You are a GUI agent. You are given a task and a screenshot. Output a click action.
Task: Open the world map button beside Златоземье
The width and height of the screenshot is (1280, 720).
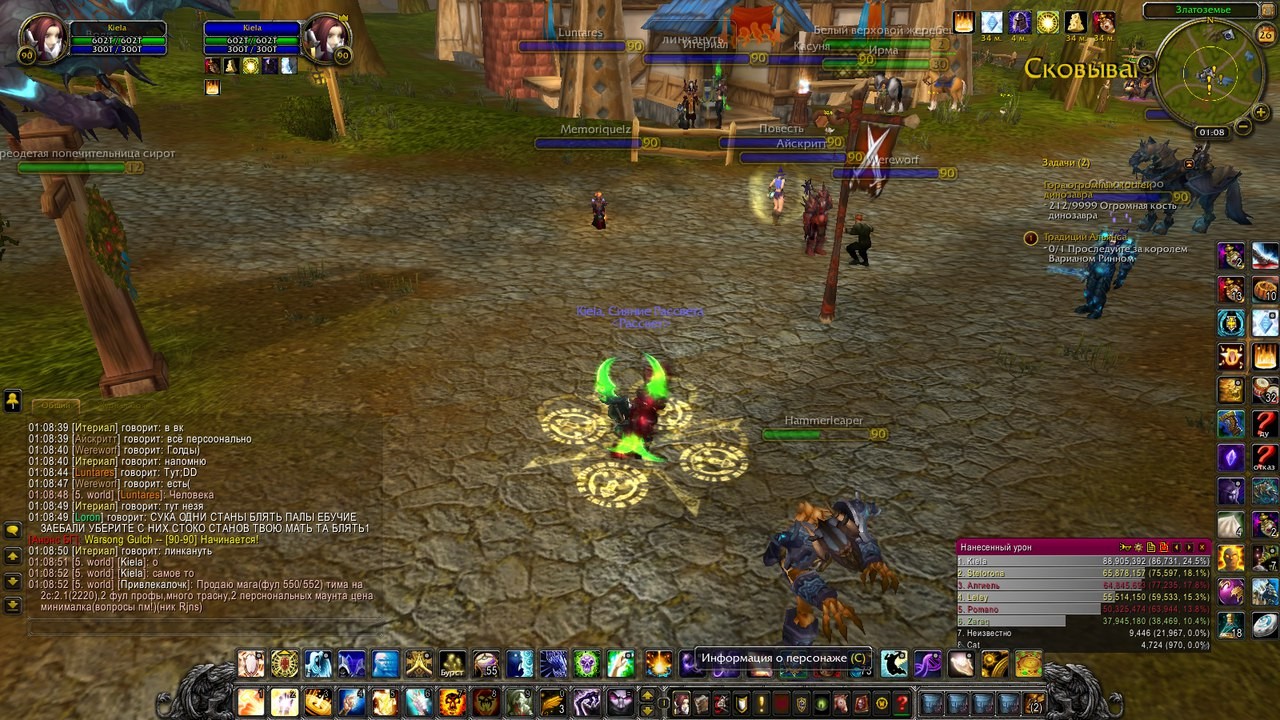point(1264,11)
